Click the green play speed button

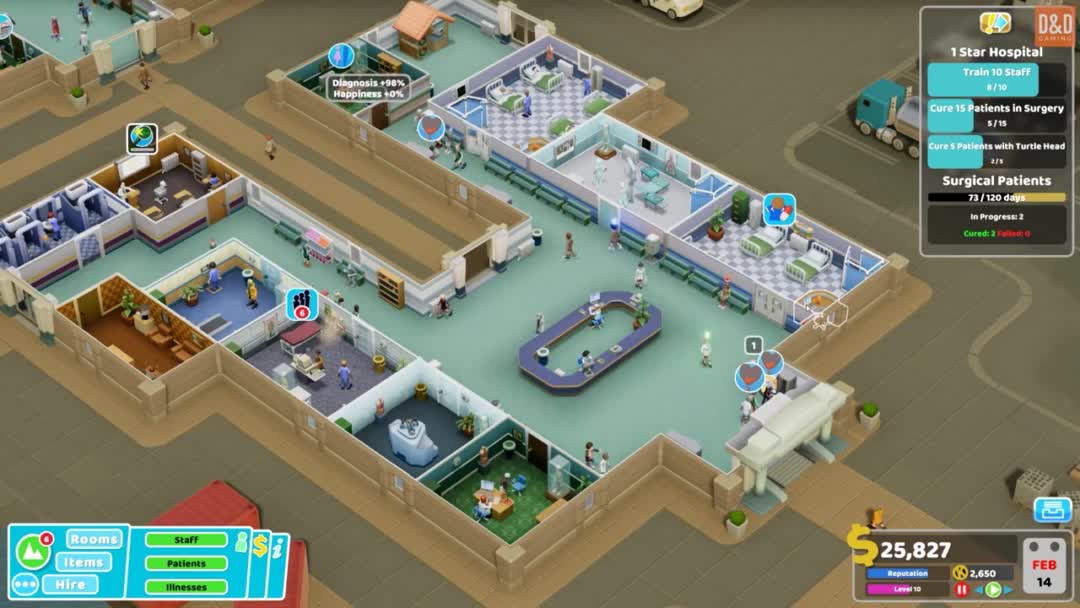(x=993, y=590)
